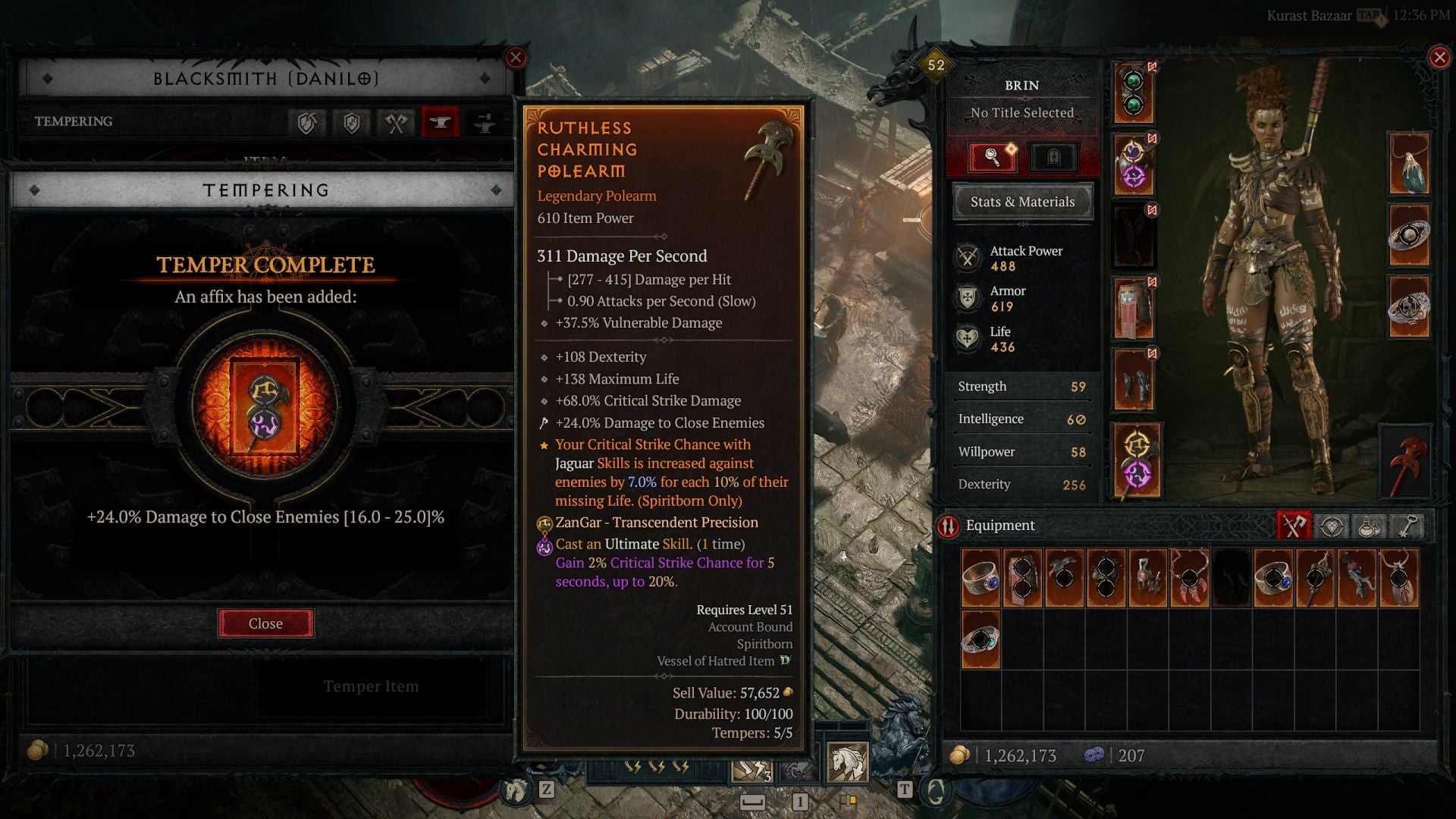The image size is (1456, 819).
Task: Close the character inventory panel
Action: [1439, 58]
